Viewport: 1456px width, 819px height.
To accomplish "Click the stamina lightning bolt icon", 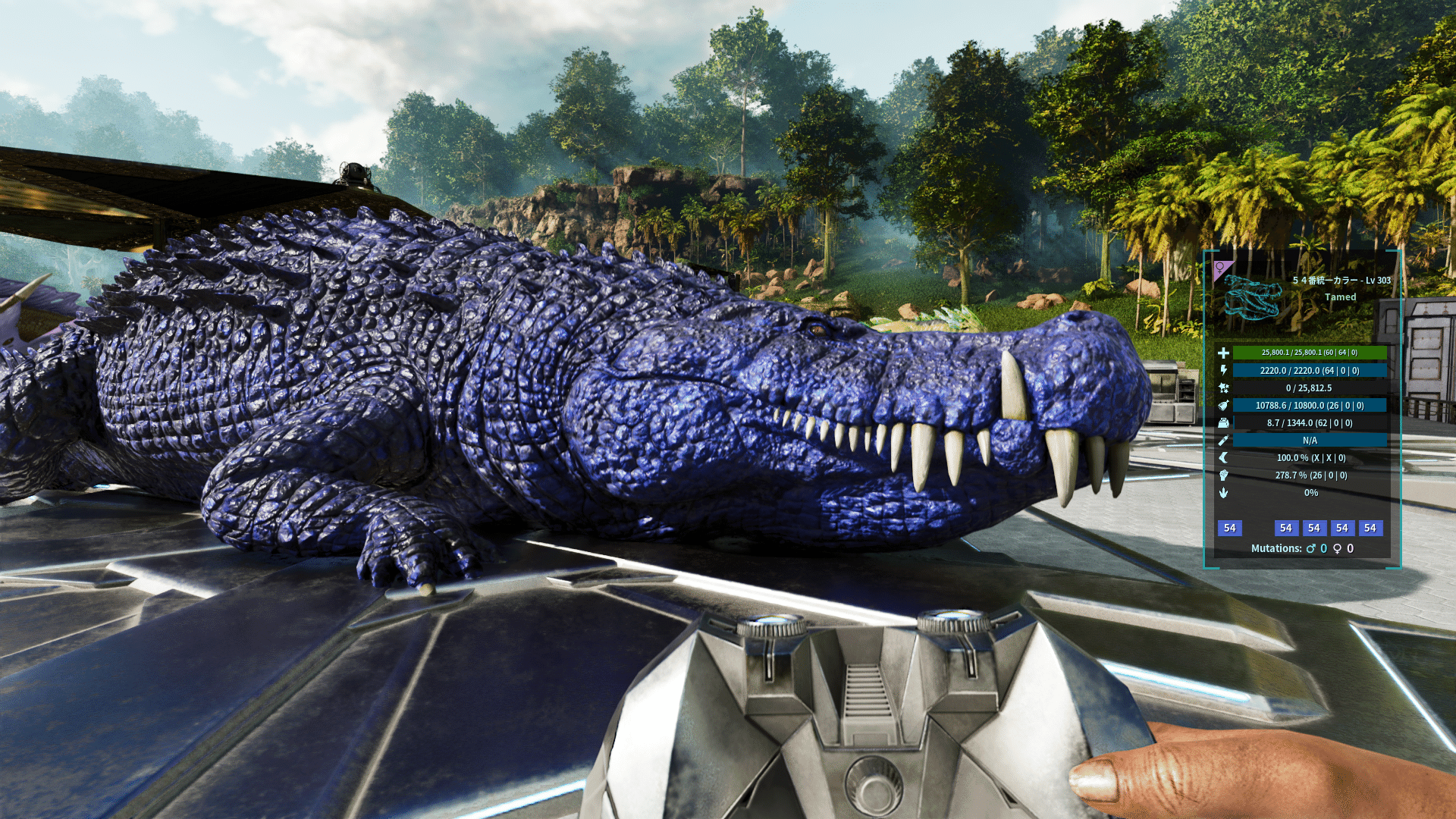I will (1223, 370).
